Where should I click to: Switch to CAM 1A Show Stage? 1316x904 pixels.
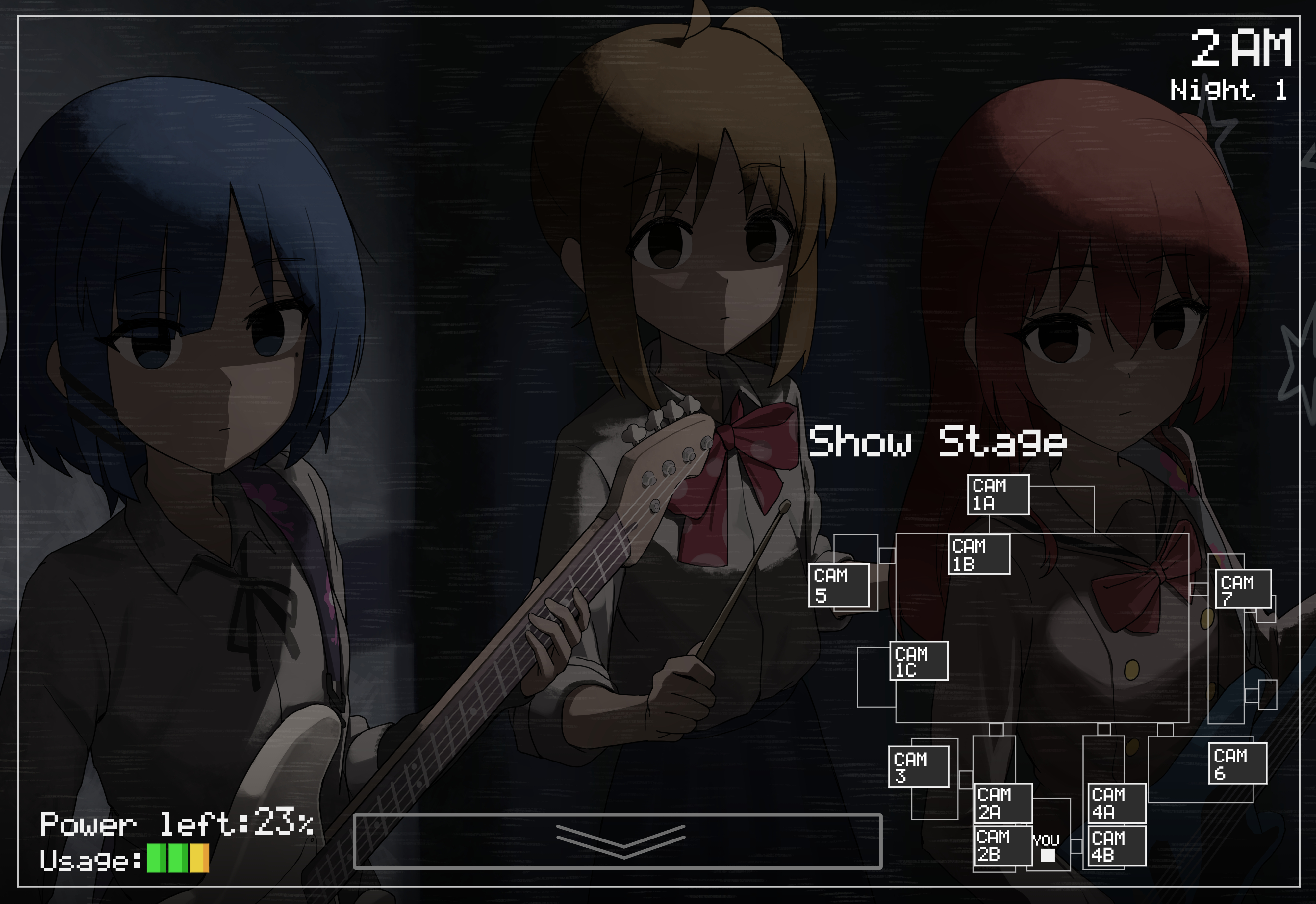click(x=998, y=495)
